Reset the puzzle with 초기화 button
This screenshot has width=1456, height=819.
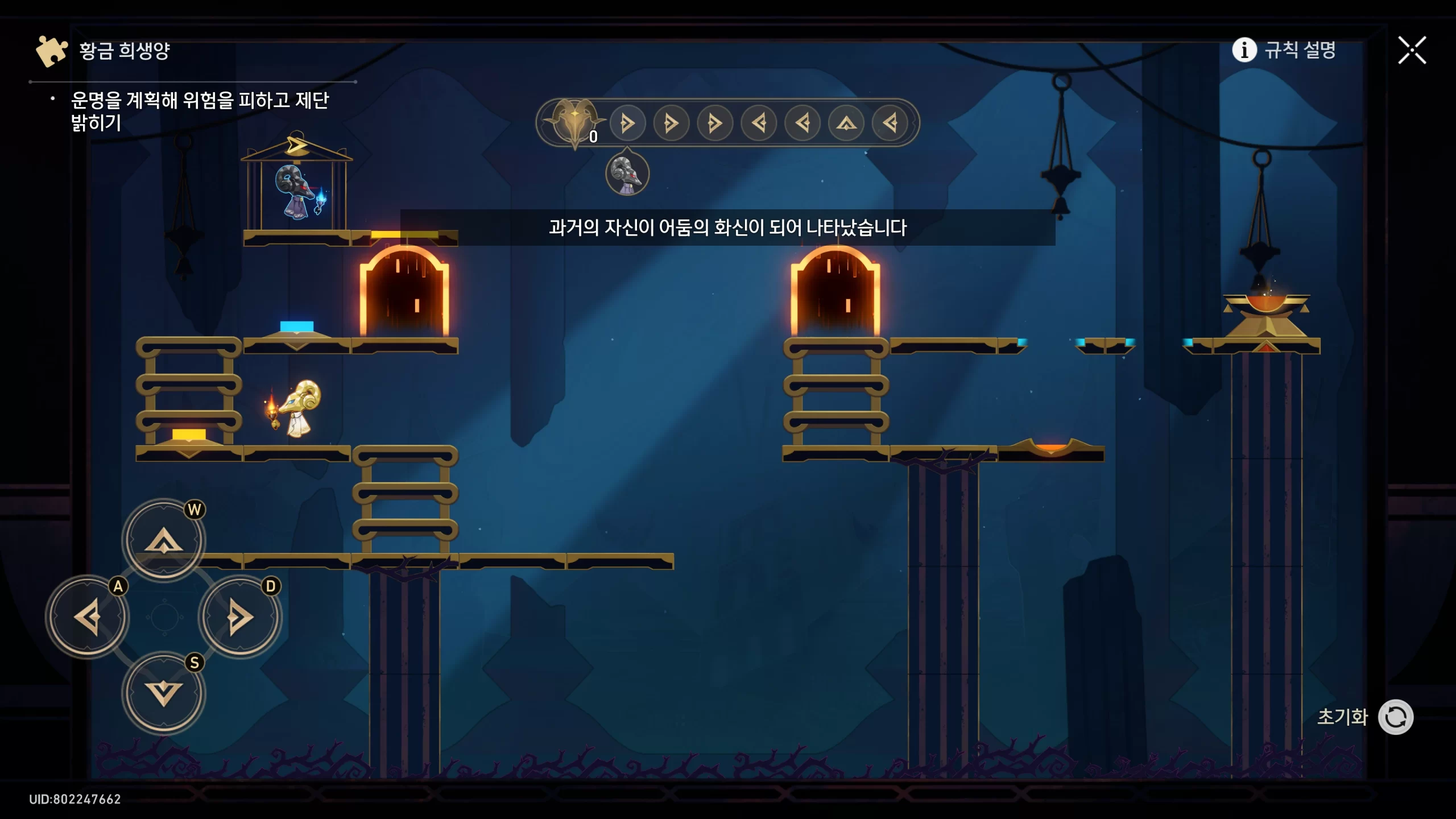click(1395, 717)
